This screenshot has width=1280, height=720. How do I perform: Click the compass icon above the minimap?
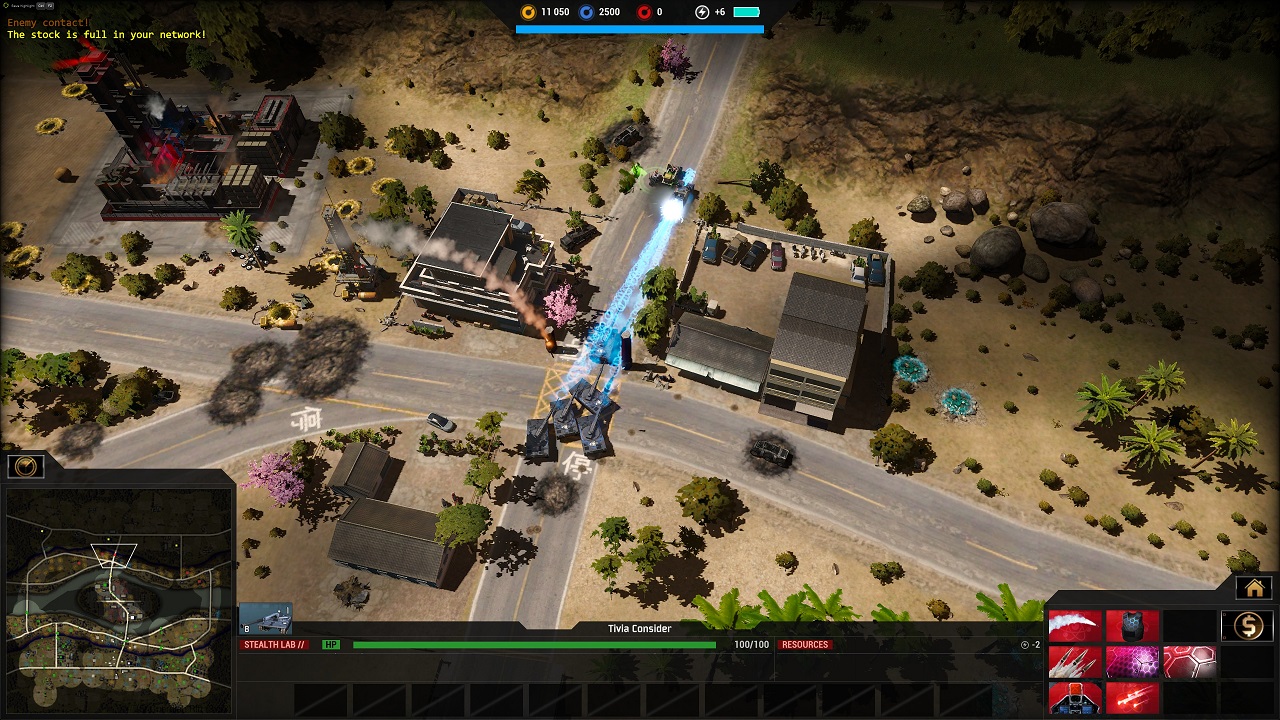25,464
